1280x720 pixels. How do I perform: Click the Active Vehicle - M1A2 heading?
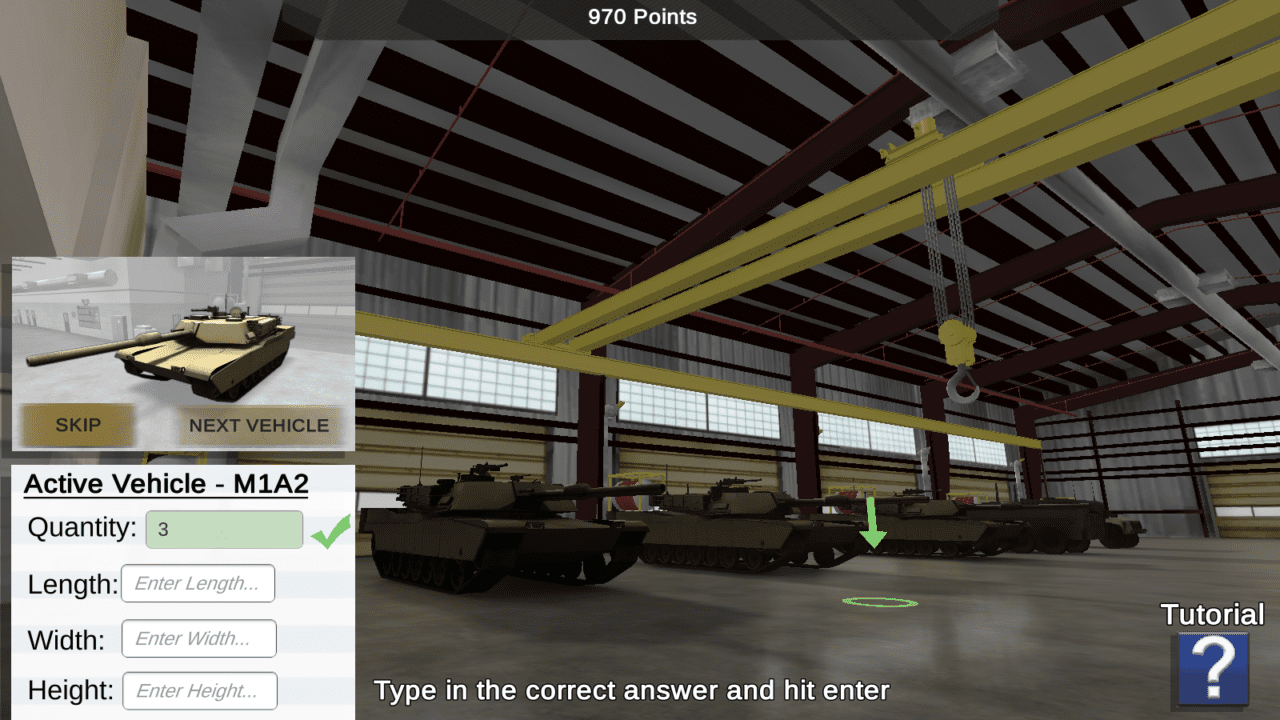tap(166, 484)
